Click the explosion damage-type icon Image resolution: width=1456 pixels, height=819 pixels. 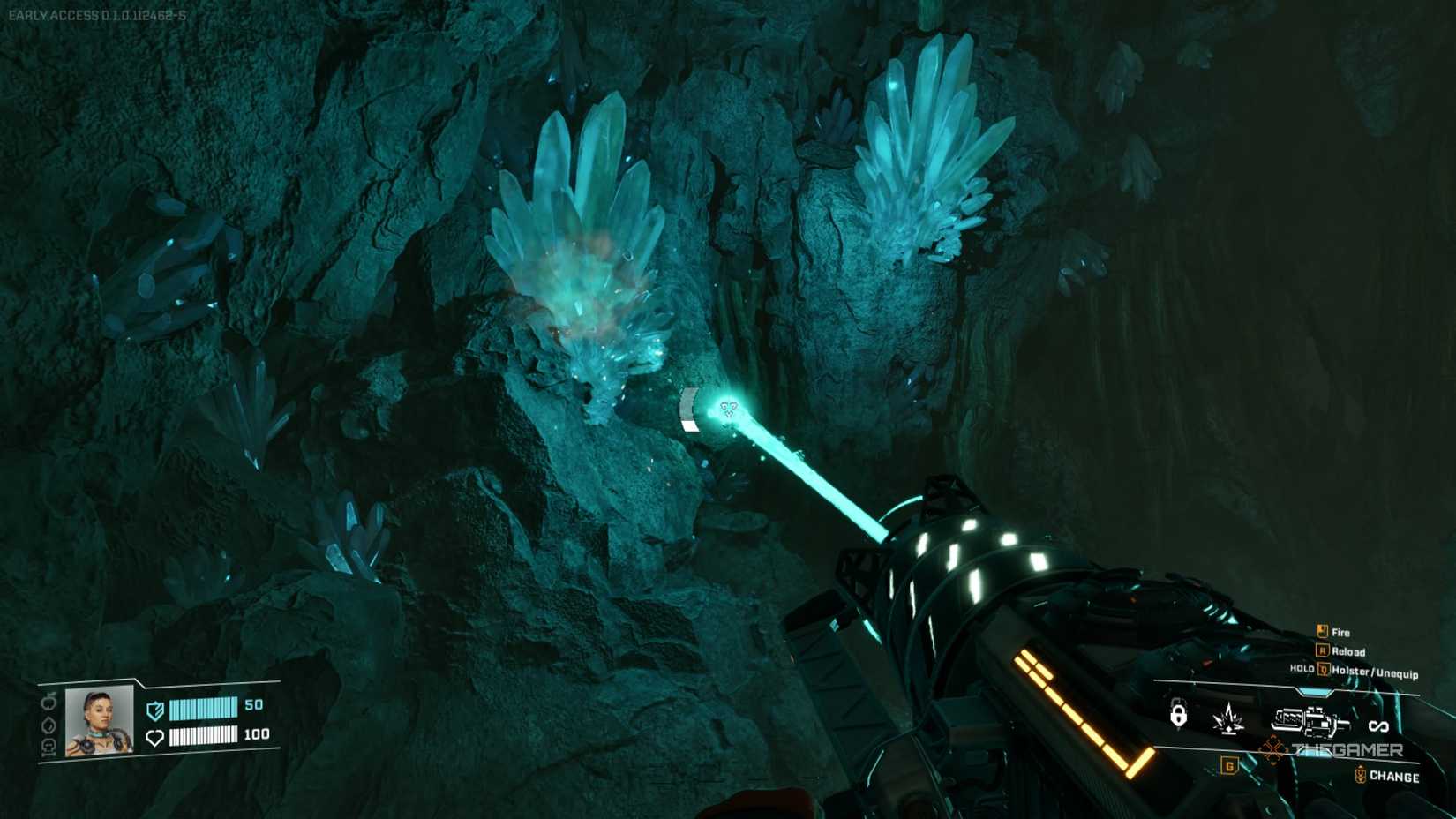pos(1227,719)
